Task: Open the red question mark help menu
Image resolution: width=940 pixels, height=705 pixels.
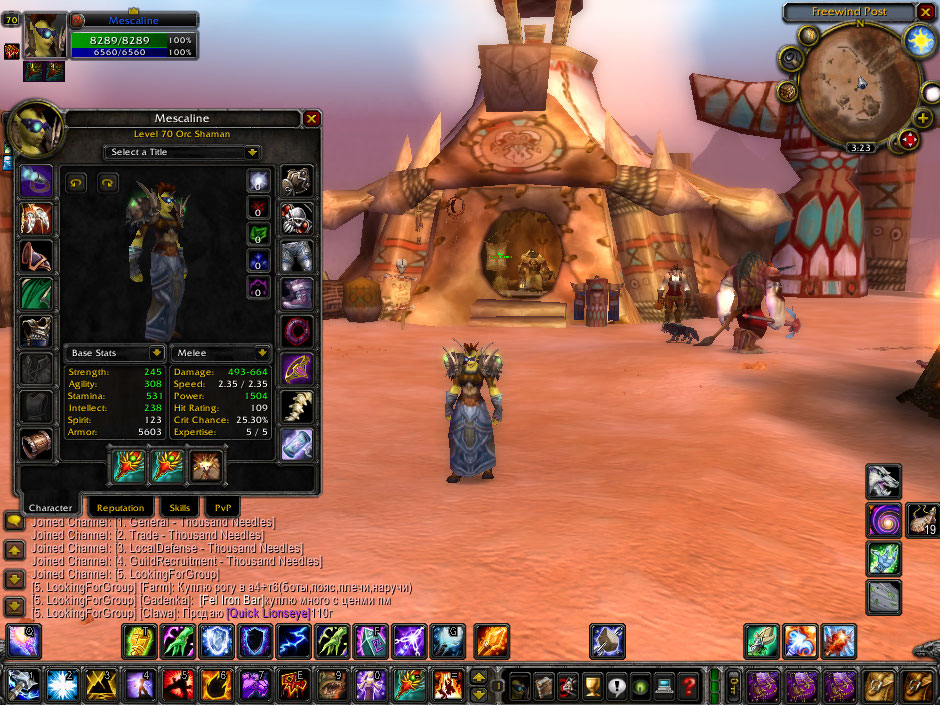Action: click(688, 686)
